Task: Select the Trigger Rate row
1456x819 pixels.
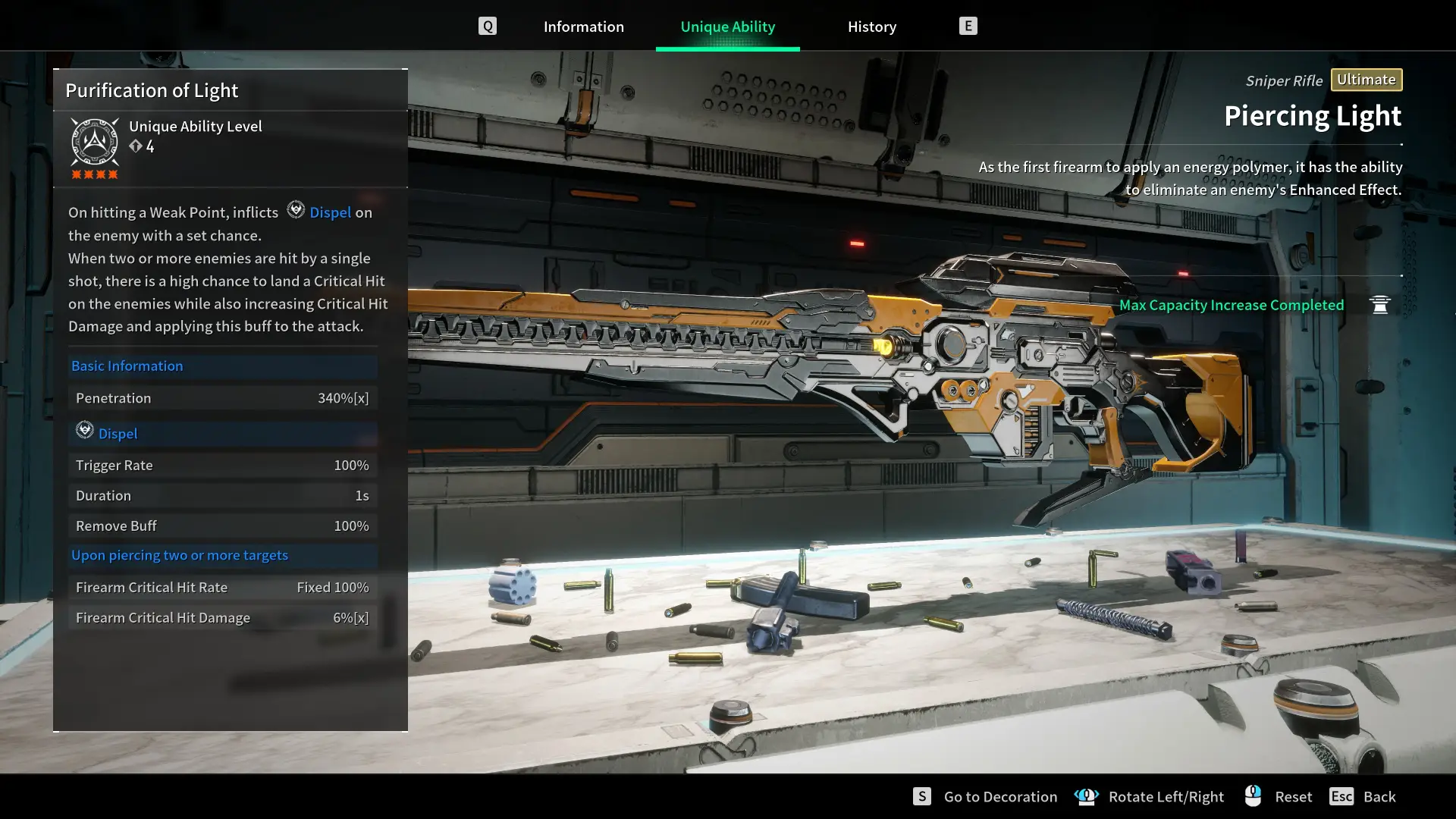Action: tap(222, 465)
